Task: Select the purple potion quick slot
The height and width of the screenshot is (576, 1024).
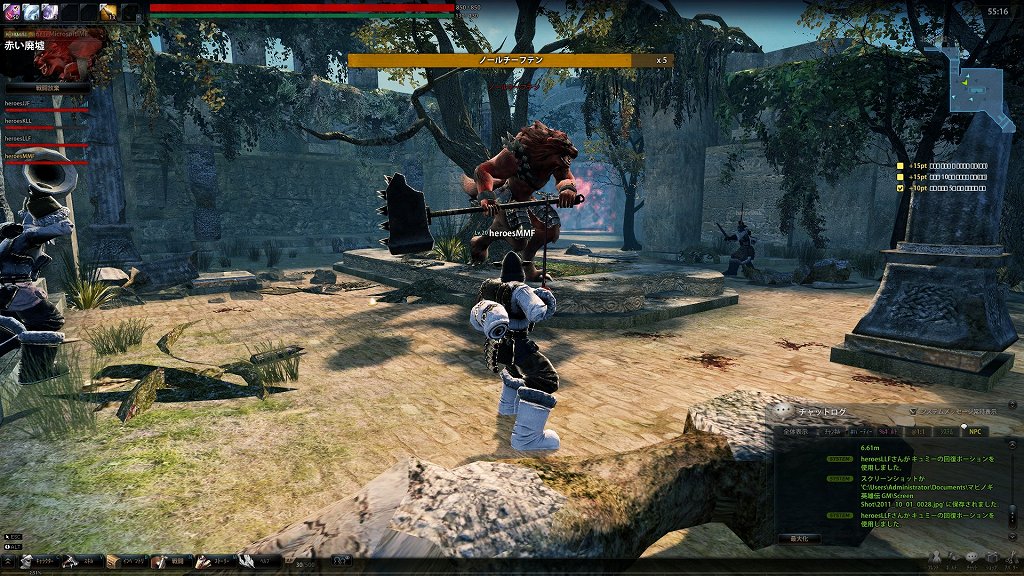Action: (11, 11)
